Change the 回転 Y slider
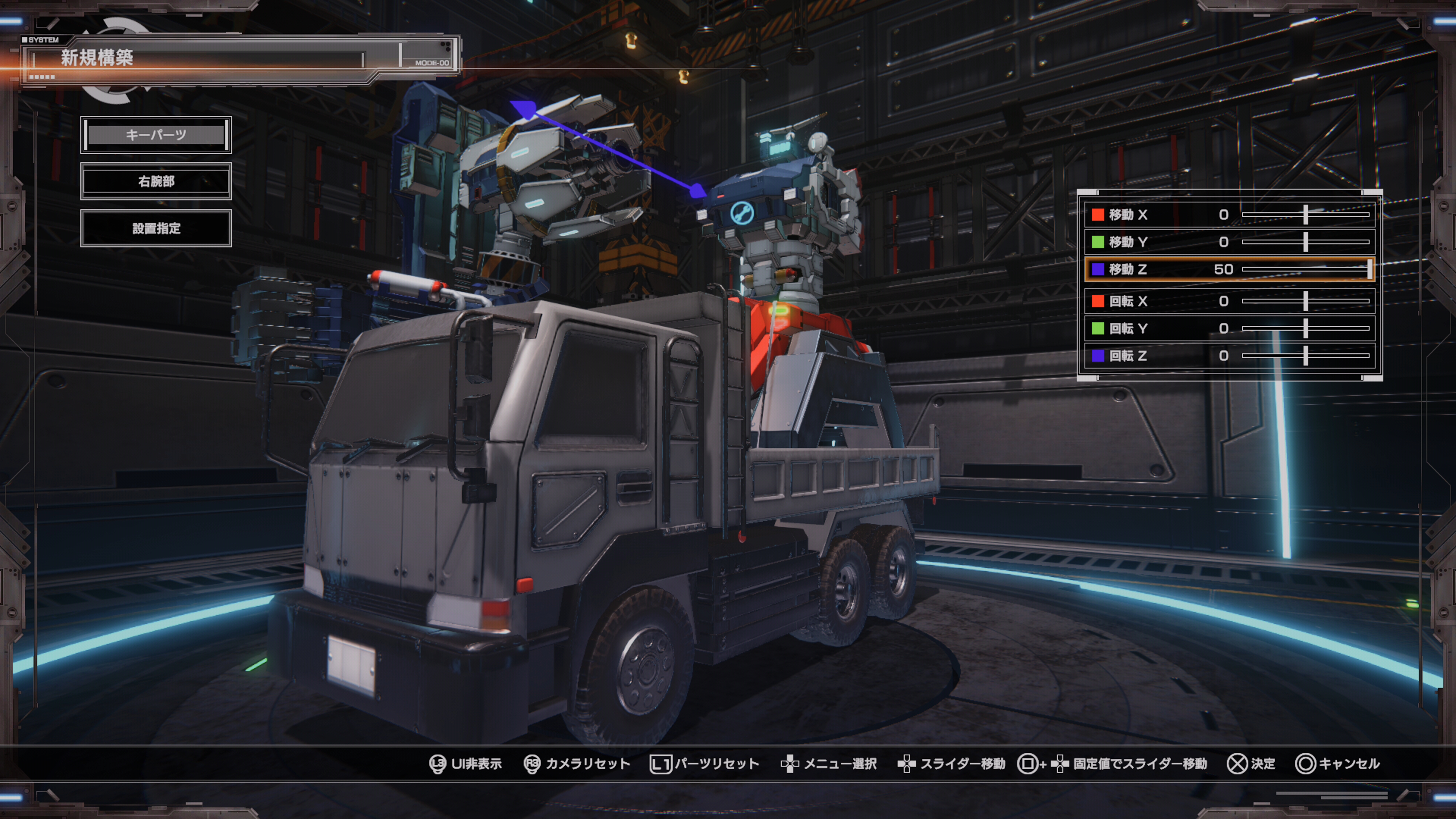This screenshot has width=1456, height=819. click(1305, 328)
